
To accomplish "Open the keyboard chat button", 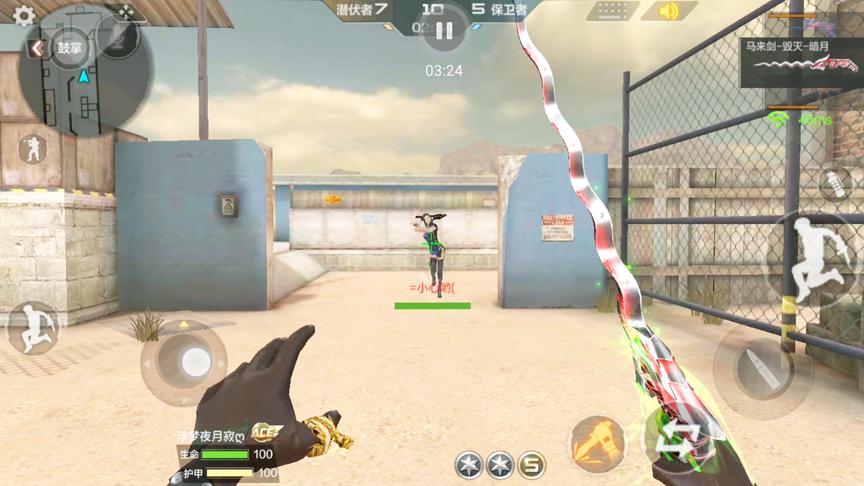I will [612, 11].
